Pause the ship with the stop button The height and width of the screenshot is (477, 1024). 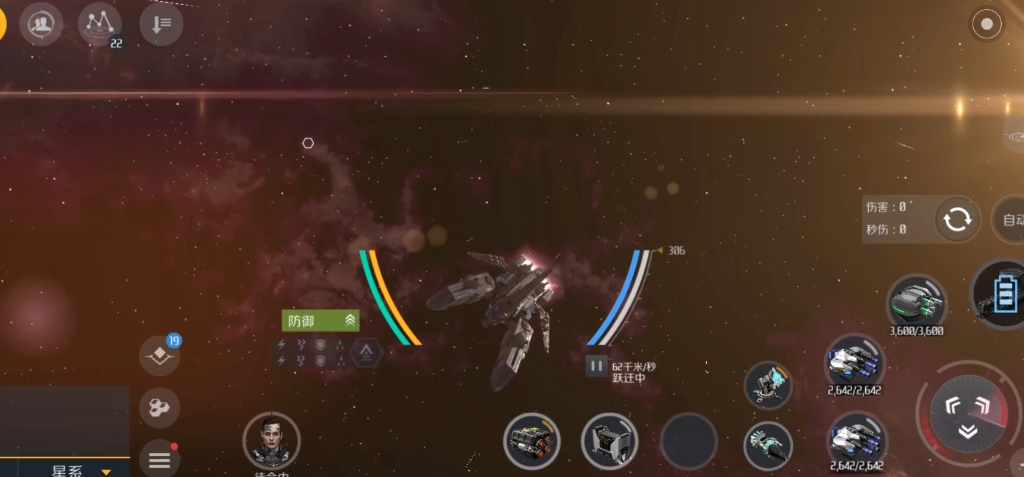(x=596, y=366)
